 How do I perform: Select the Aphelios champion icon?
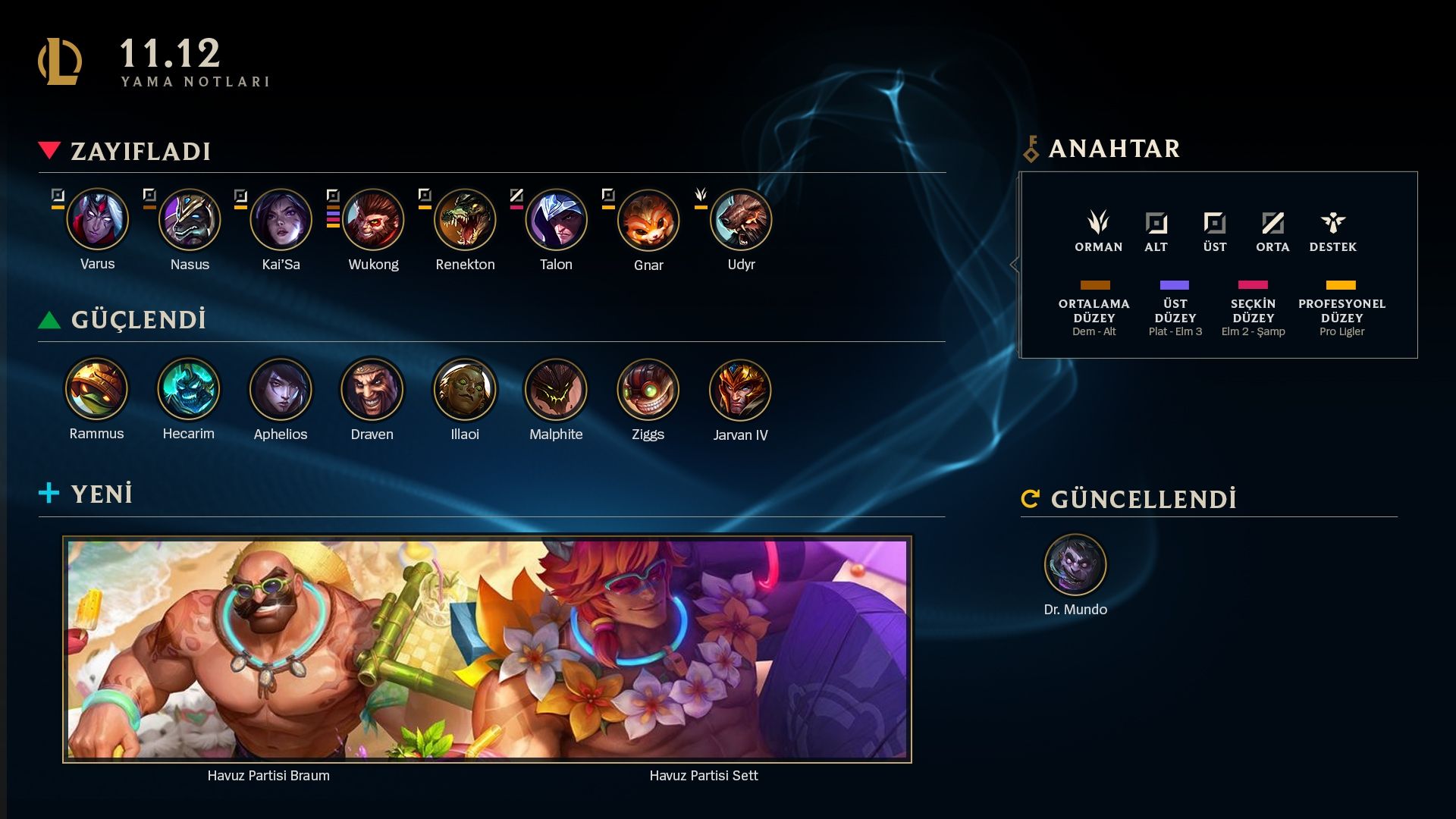pos(281,389)
